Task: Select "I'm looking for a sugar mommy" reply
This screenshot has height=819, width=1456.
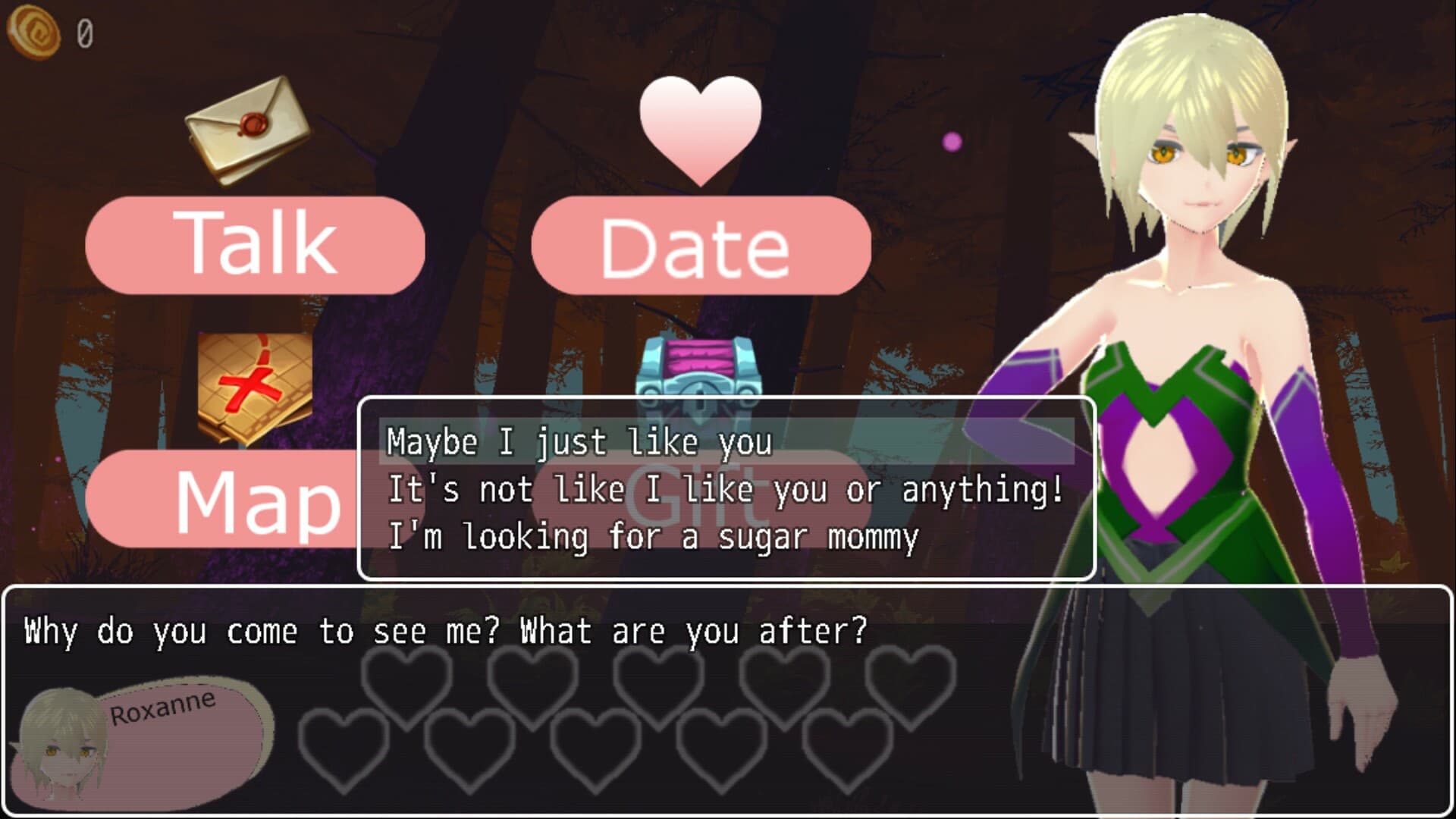Action: point(652,537)
